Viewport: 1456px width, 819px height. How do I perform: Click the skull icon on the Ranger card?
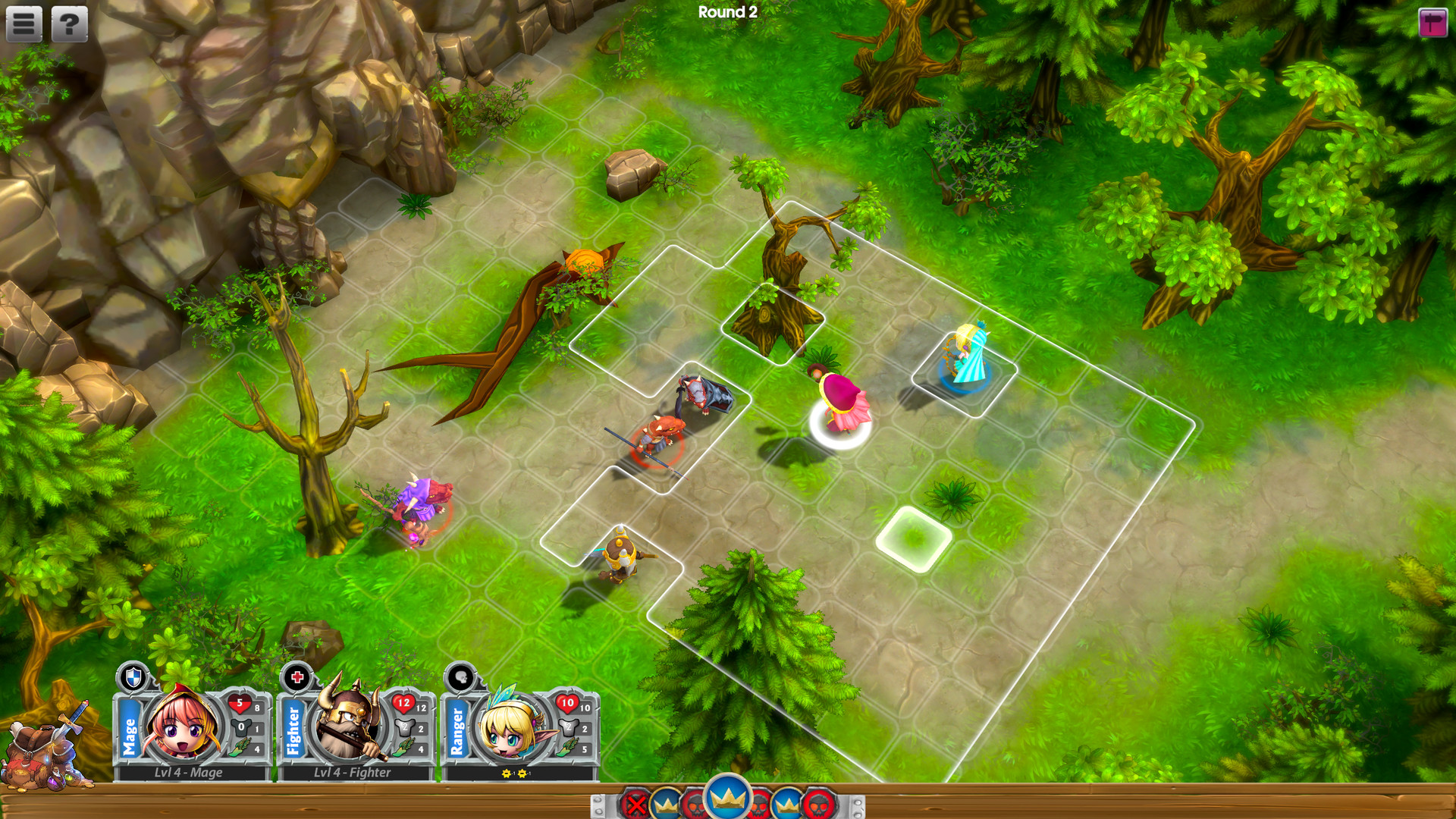point(460,676)
